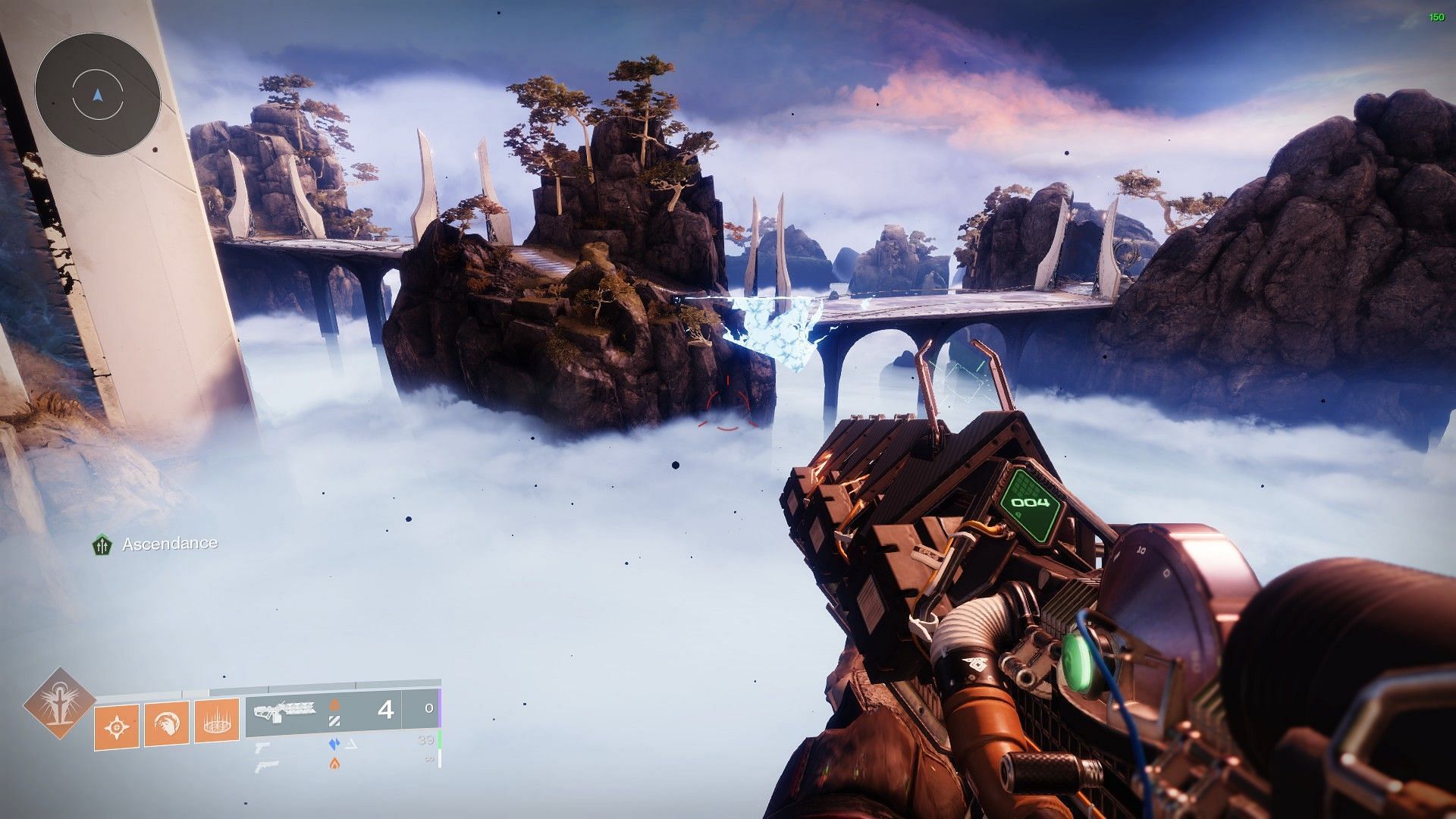Click the circular radar display
The height and width of the screenshot is (819, 1456).
coord(97,95)
